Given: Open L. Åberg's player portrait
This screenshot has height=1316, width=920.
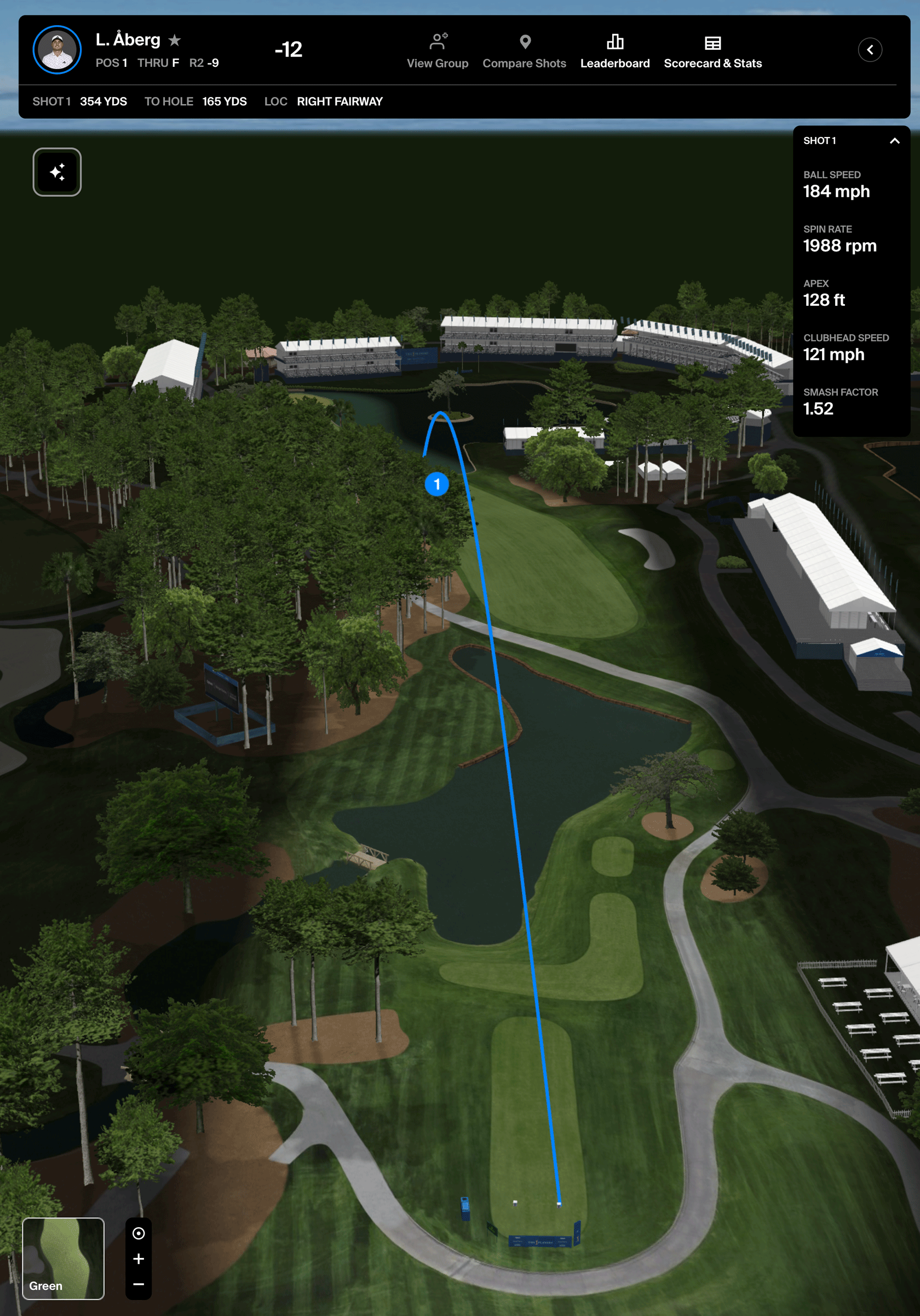Looking at the screenshot, I should point(58,50).
